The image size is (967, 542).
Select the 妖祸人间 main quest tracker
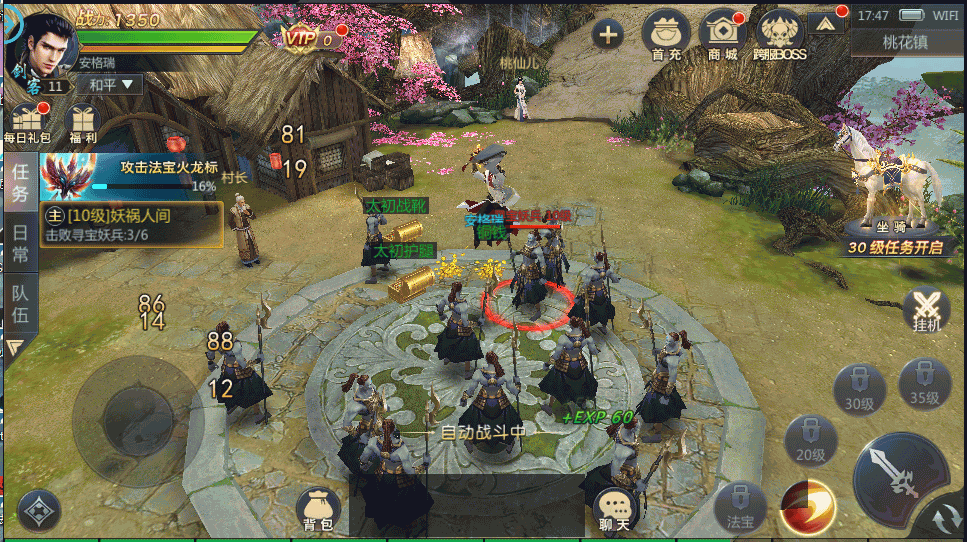point(131,225)
